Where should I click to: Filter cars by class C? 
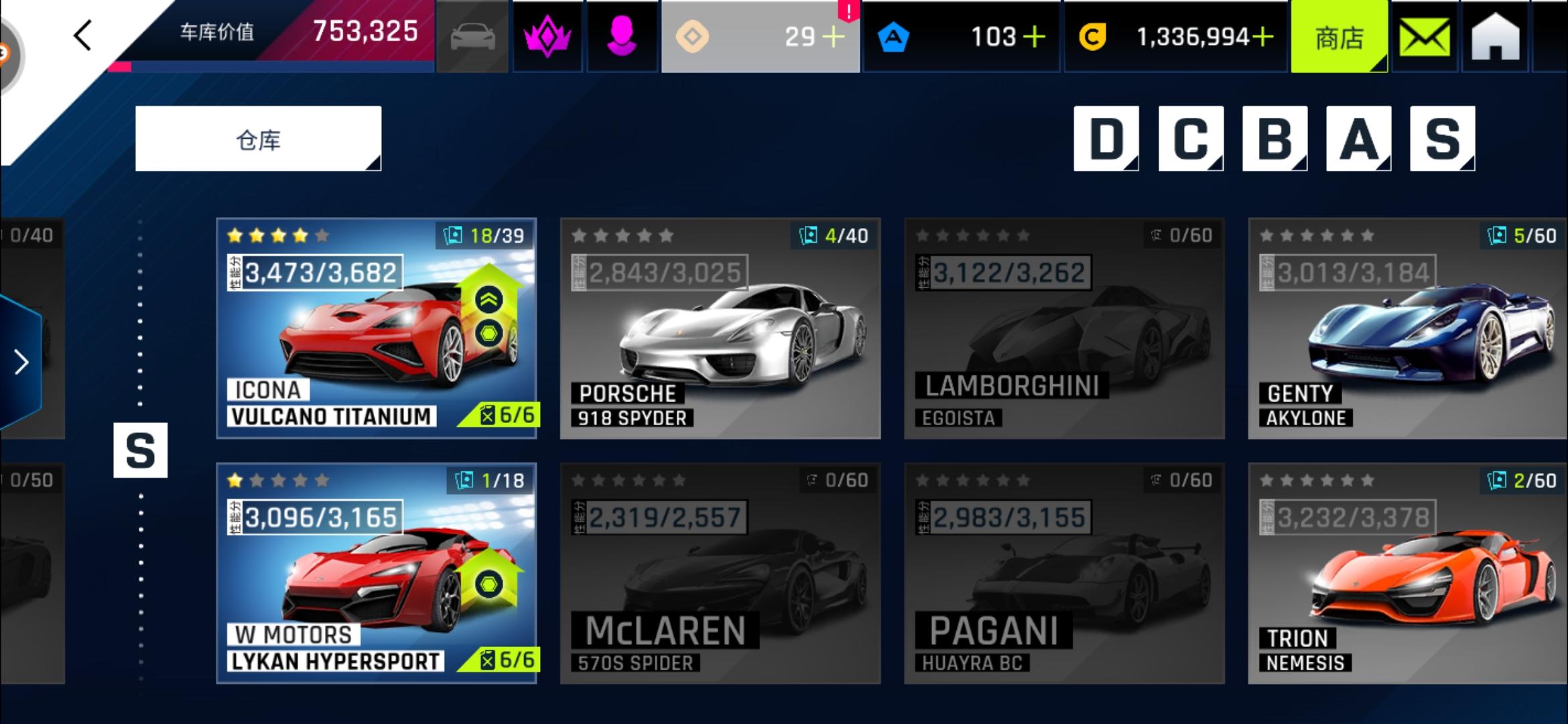point(1190,139)
